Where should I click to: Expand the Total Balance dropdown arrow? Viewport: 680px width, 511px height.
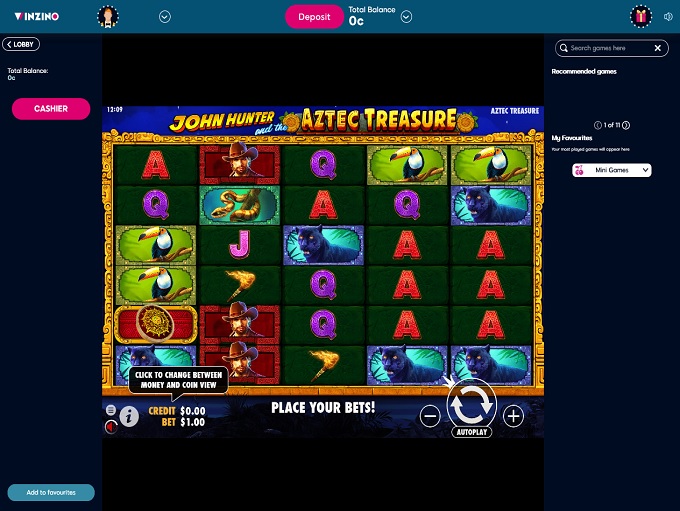[406, 17]
